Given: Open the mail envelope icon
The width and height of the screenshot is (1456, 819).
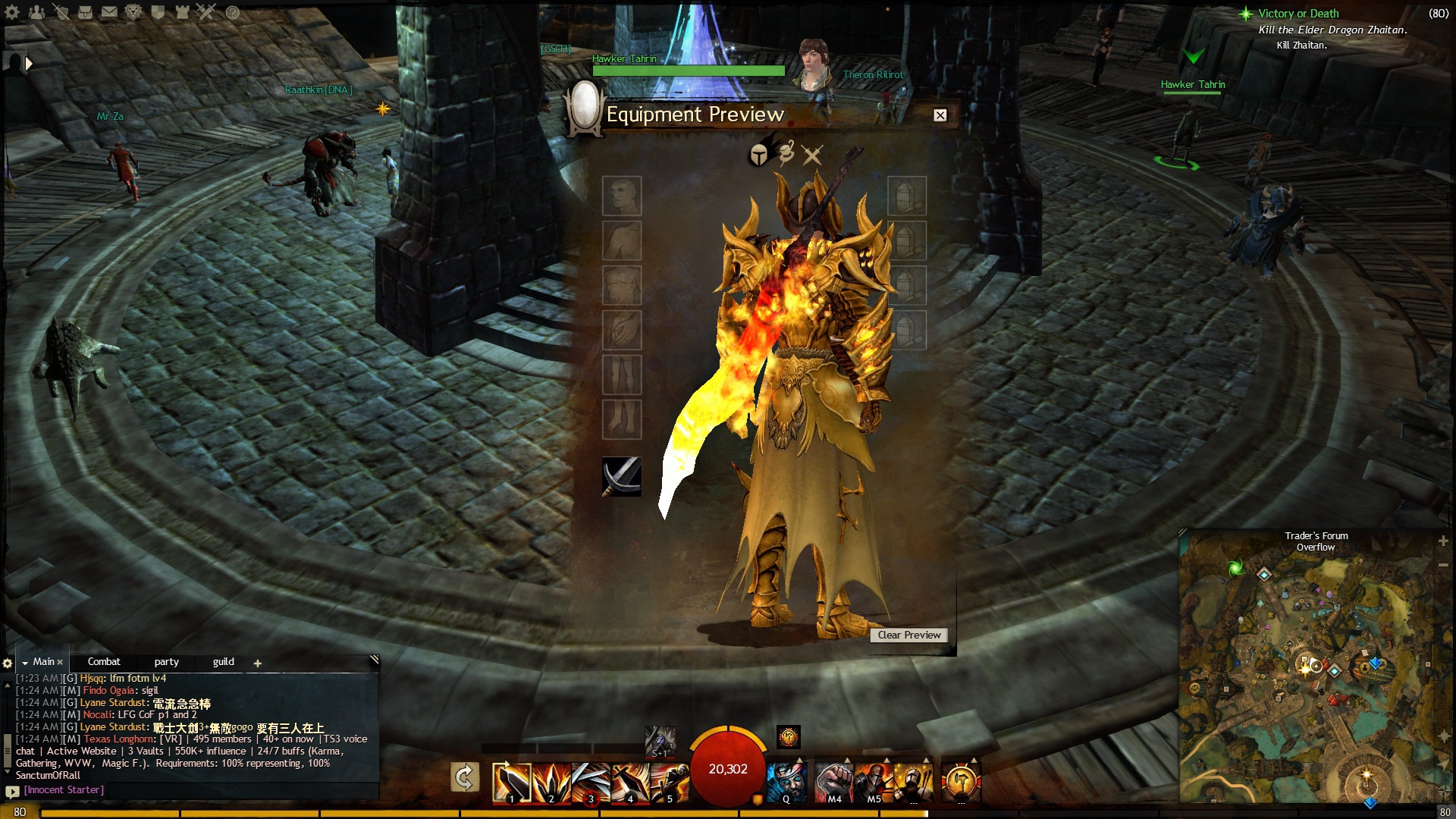Looking at the screenshot, I should tap(109, 12).
